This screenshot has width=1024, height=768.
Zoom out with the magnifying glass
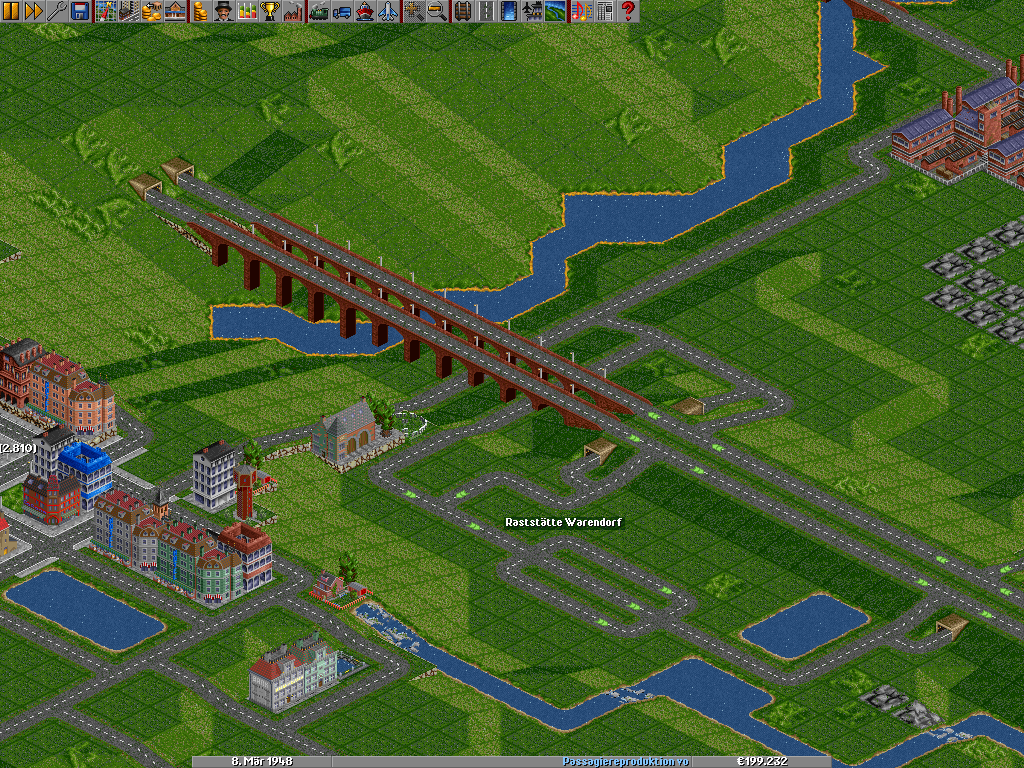437,11
